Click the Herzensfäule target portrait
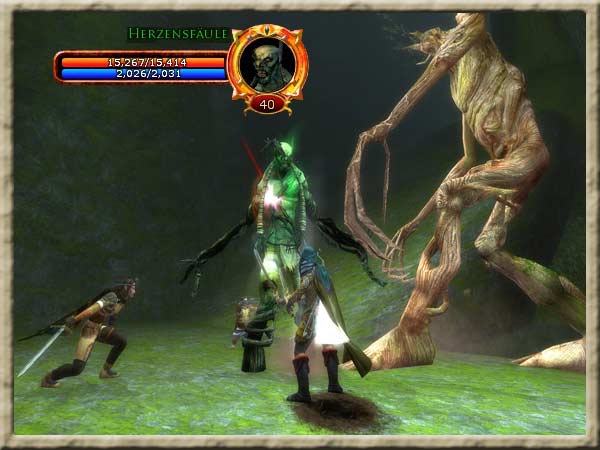This screenshot has height=450, width=600. coord(267,63)
